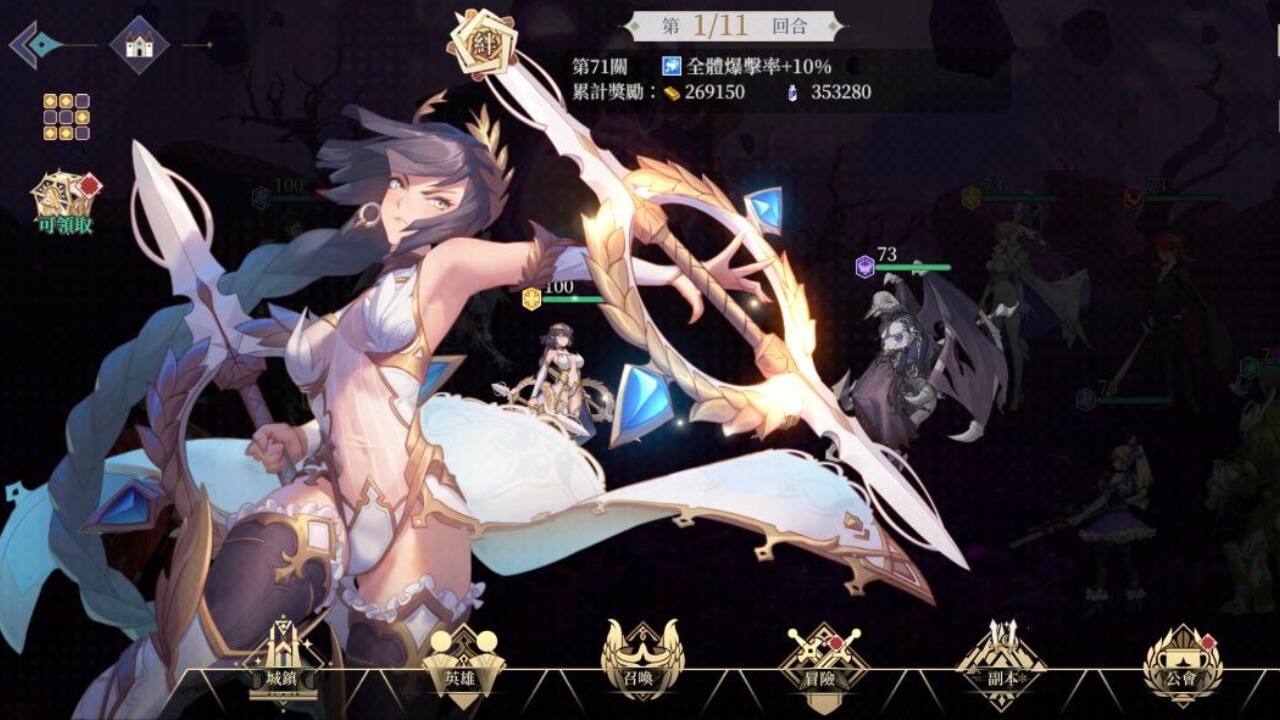Tap the castle diamond icon at top
This screenshot has width=1280, height=720.
tap(139, 44)
